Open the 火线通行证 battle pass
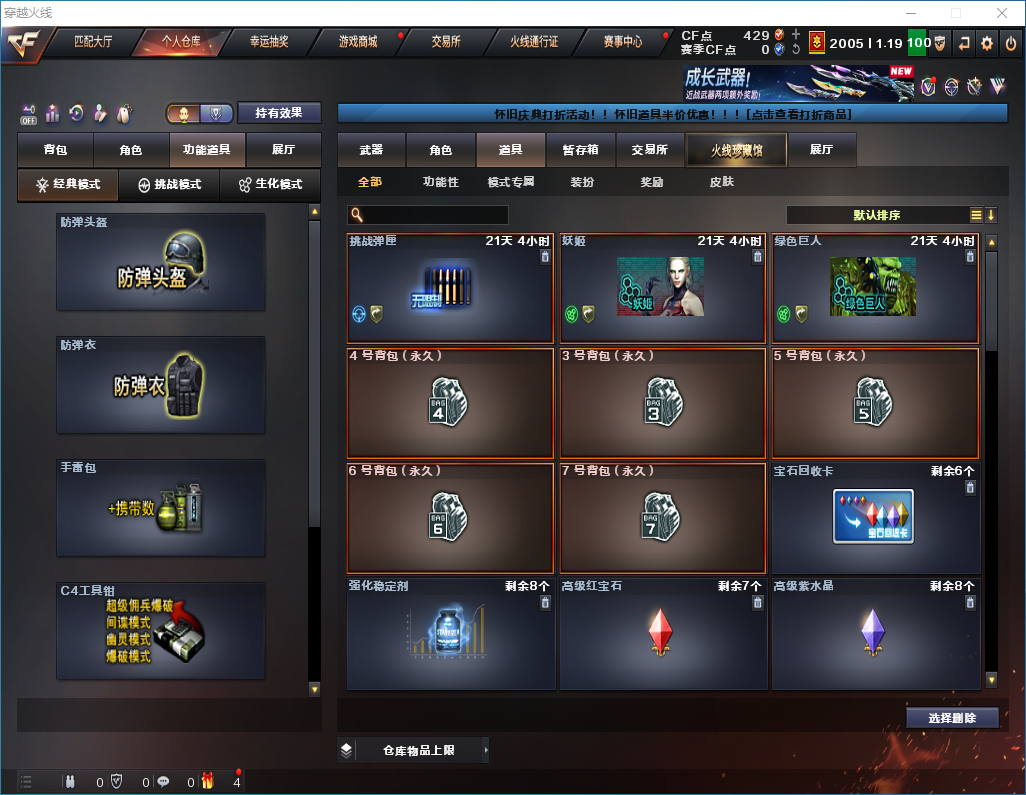Viewport: 1026px width, 795px height. pos(534,42)
